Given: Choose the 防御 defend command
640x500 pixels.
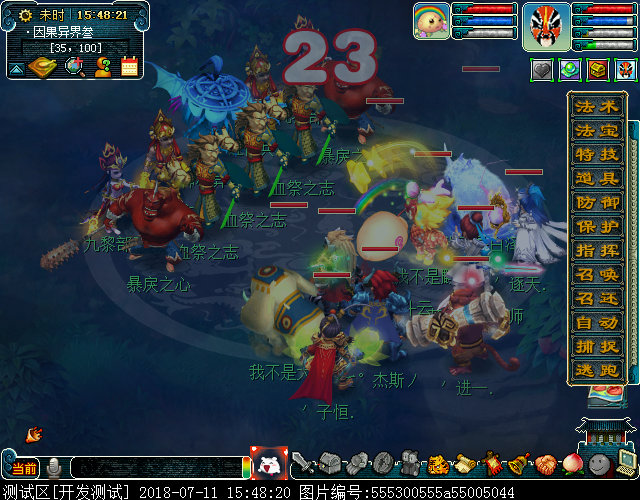Looking at the screenshot, I should [x=596, y=203].
